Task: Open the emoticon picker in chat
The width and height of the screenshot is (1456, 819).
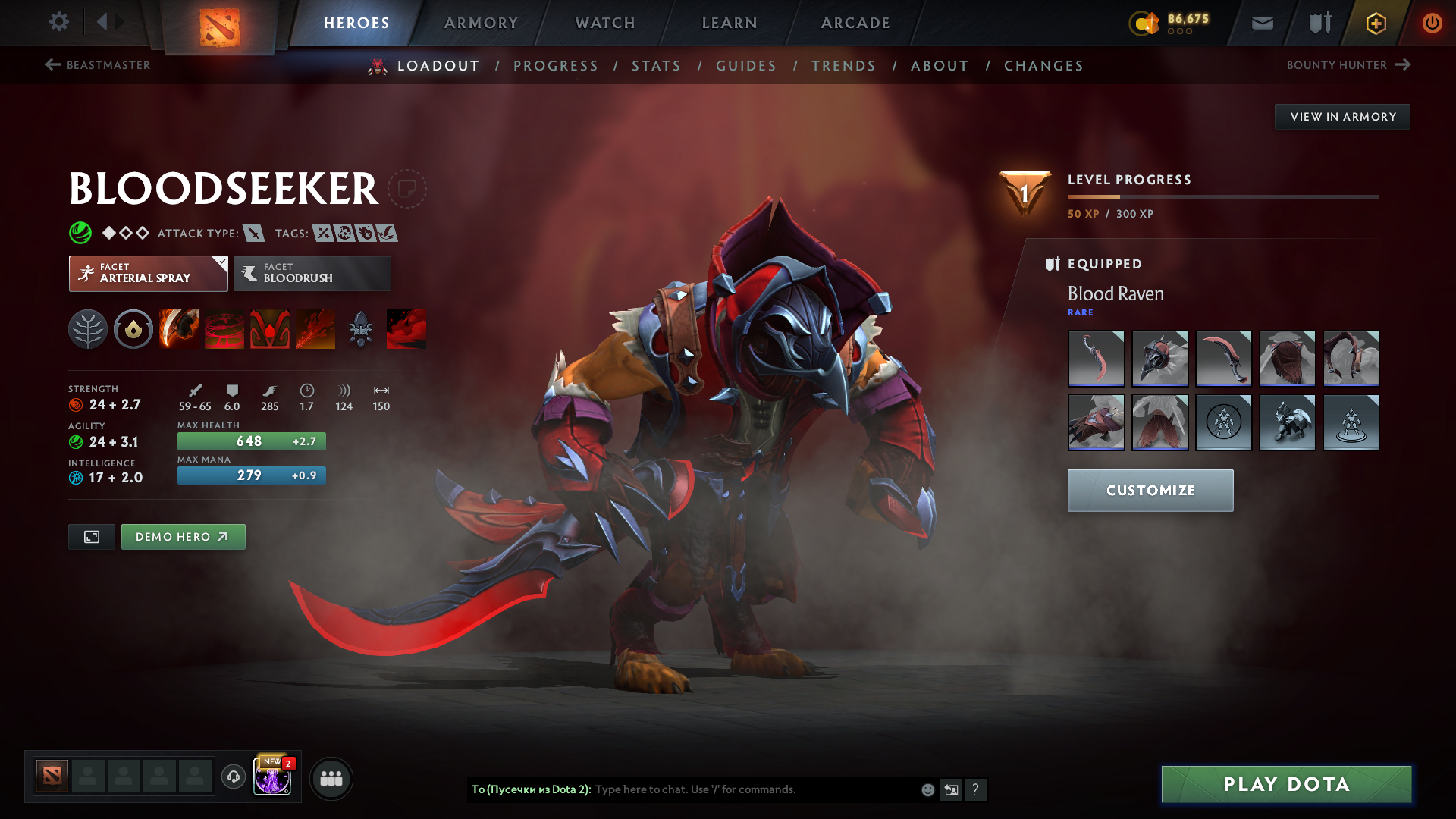Action: tap(927, 789)
